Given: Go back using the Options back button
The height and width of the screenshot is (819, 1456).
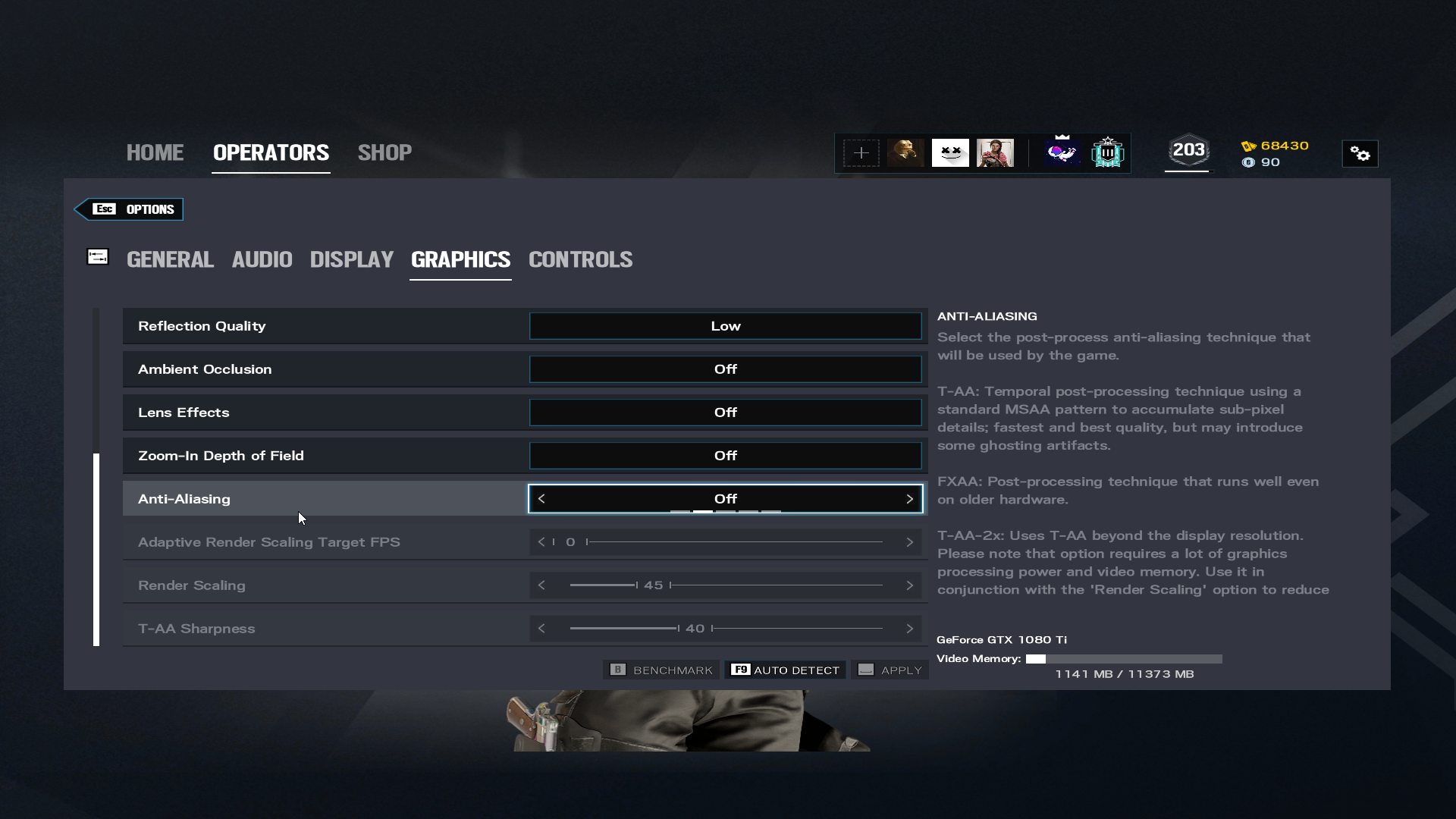Looking at the screenshot, I should (x=130, y=209).
